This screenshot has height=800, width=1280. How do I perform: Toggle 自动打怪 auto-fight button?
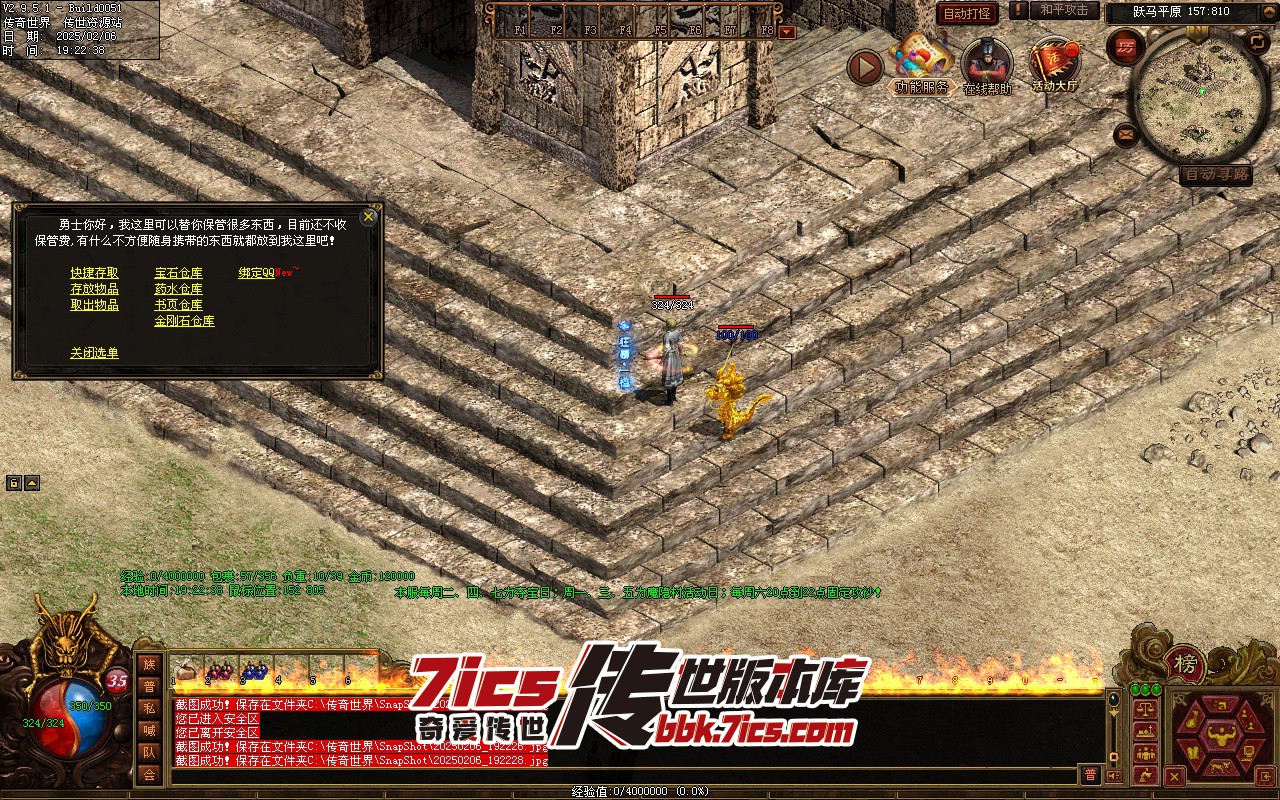[x=967, y=14]
